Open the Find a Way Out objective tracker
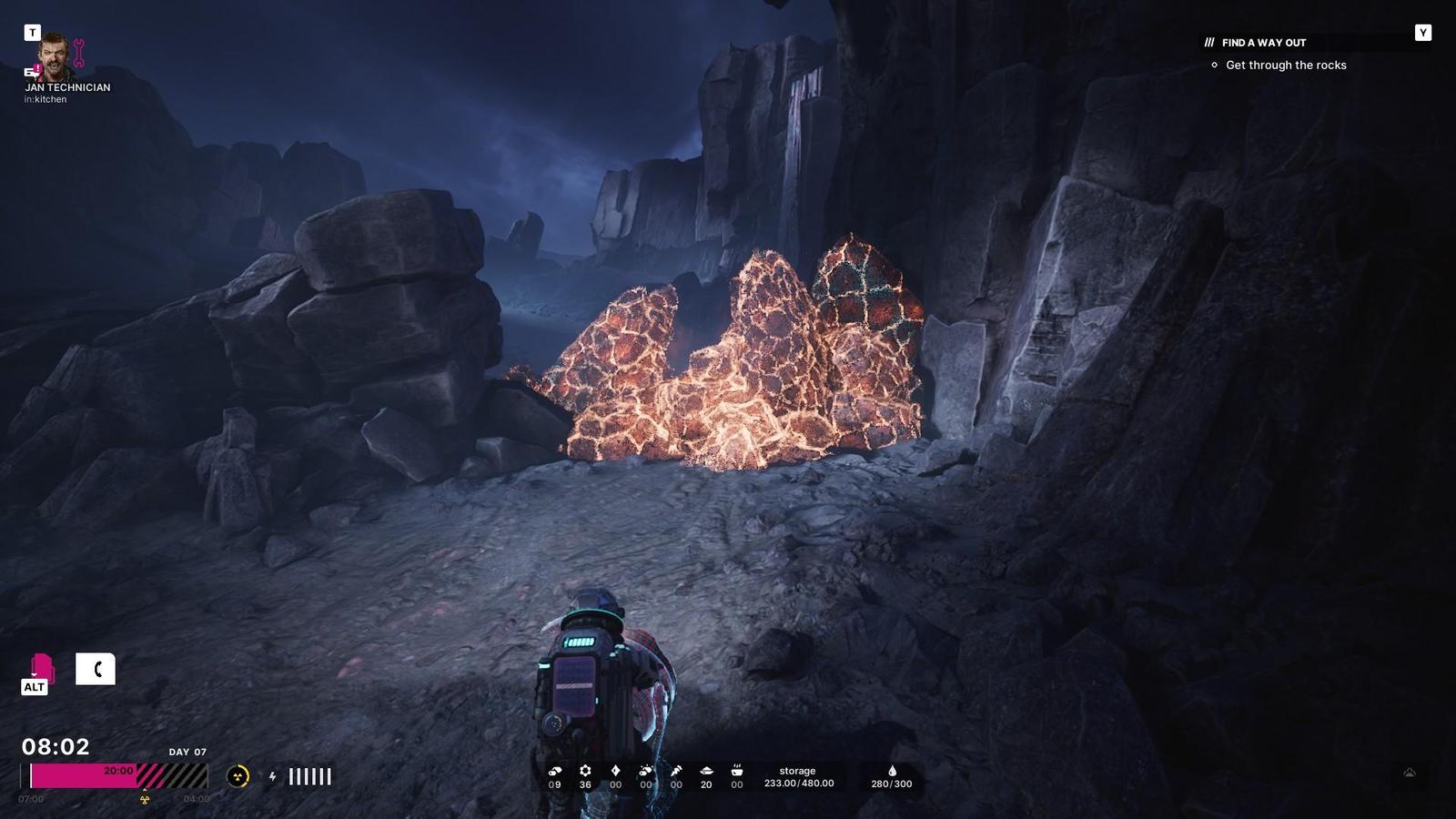Screen dimensions: 1456x819 tap(1263, 43)
